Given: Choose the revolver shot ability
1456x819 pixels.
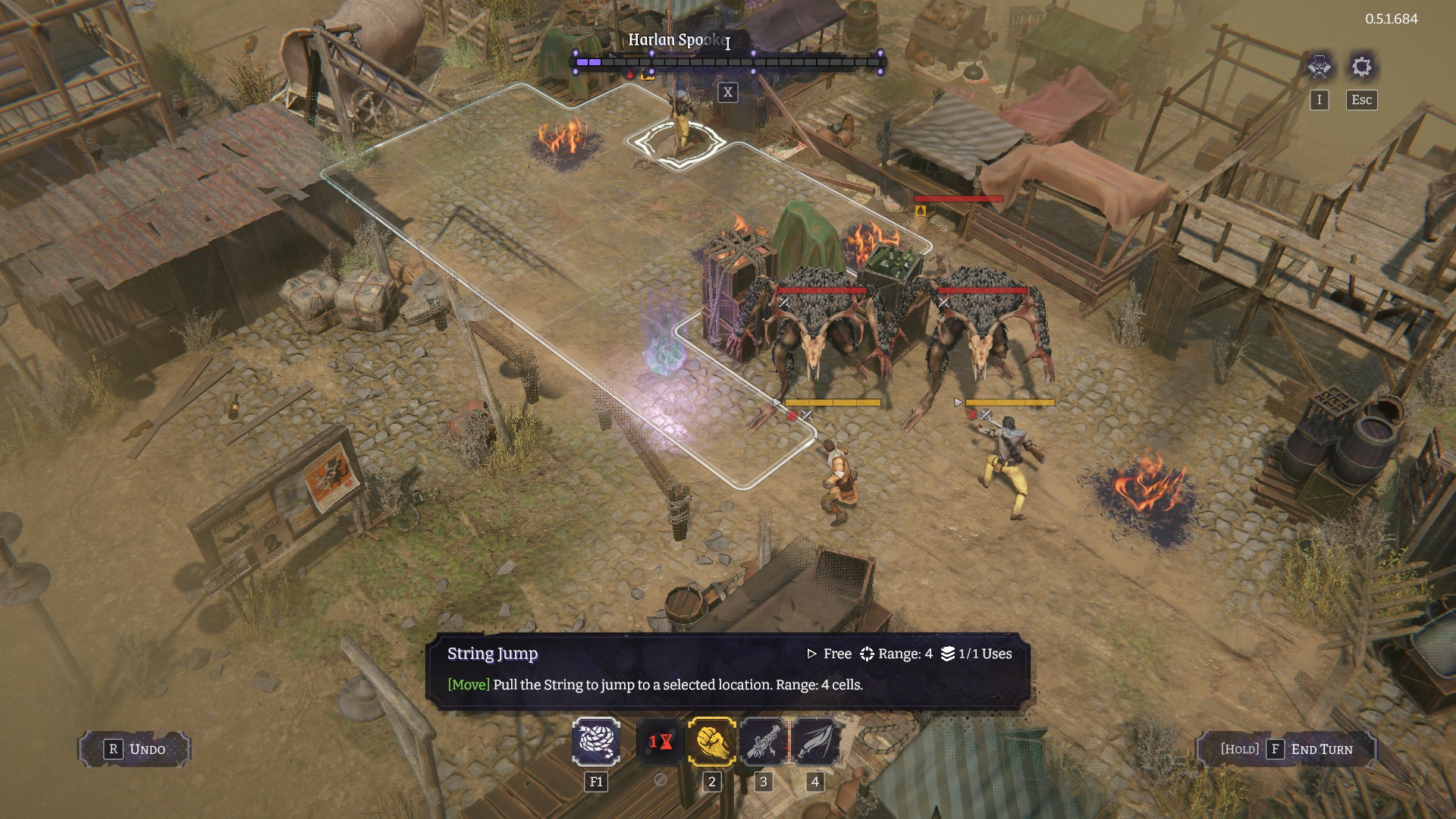Looking at the screenshot, I should click(763, 741).
